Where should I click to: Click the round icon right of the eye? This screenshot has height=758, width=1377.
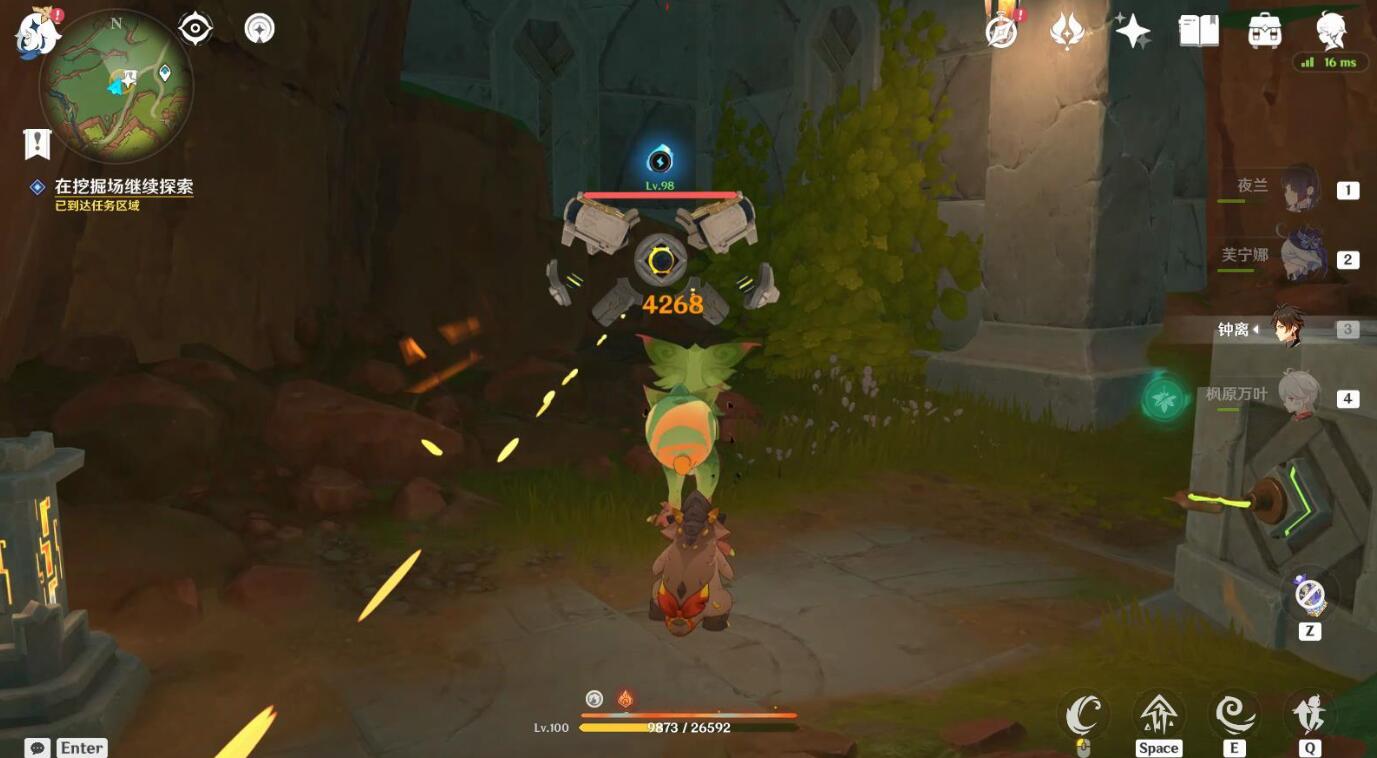[260, 28]
